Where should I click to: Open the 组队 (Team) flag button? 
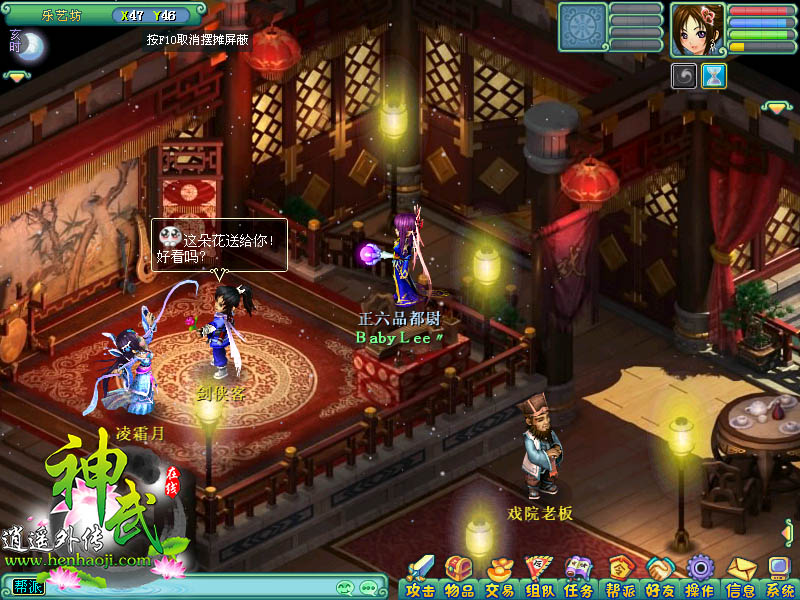tap(539, 577)
